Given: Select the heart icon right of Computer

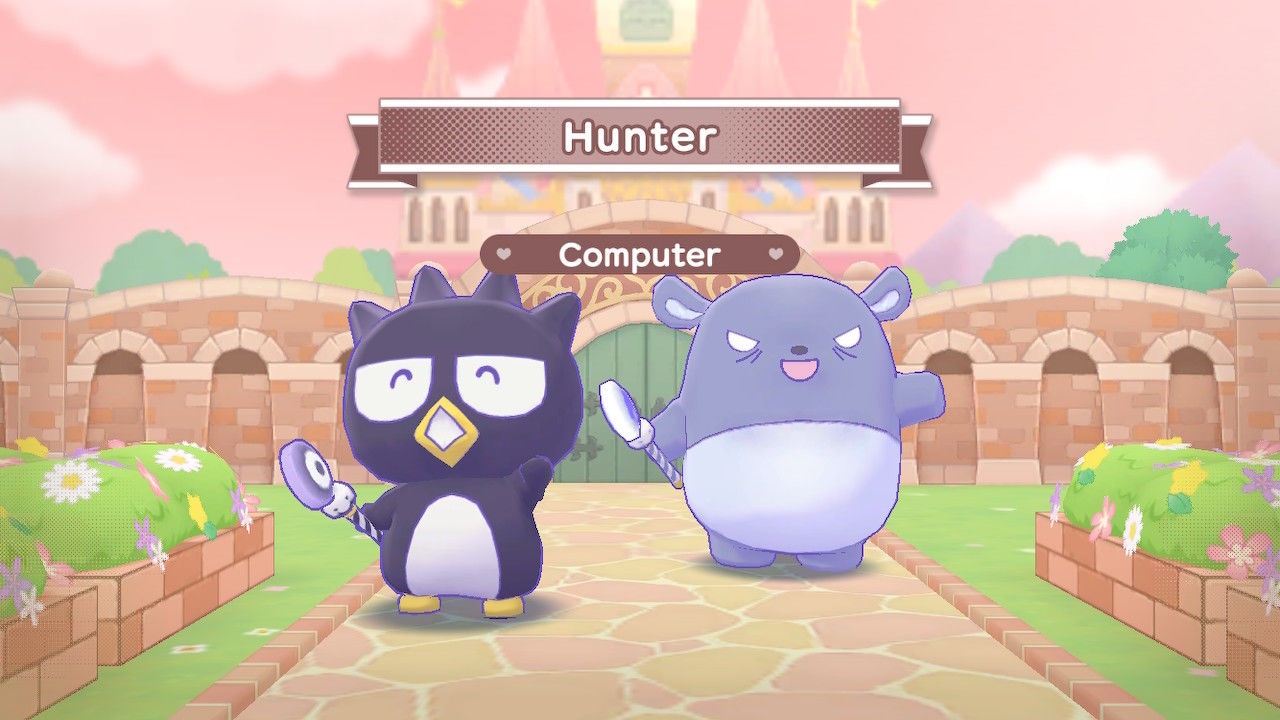Looking at the screenshot, I should pyautogui.click(x=775, y=255).
